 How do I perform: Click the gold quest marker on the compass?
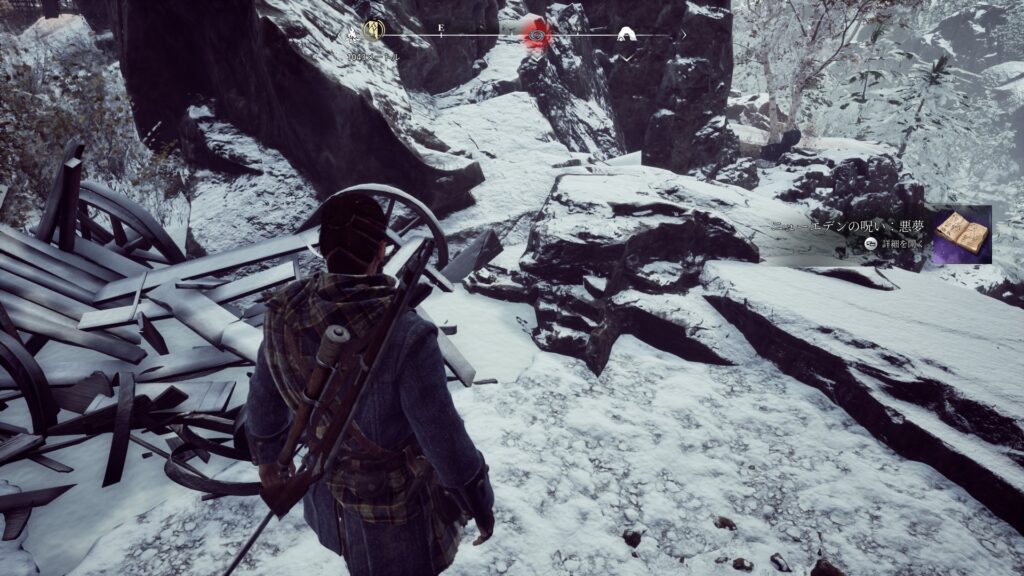[x=374, y=31]
